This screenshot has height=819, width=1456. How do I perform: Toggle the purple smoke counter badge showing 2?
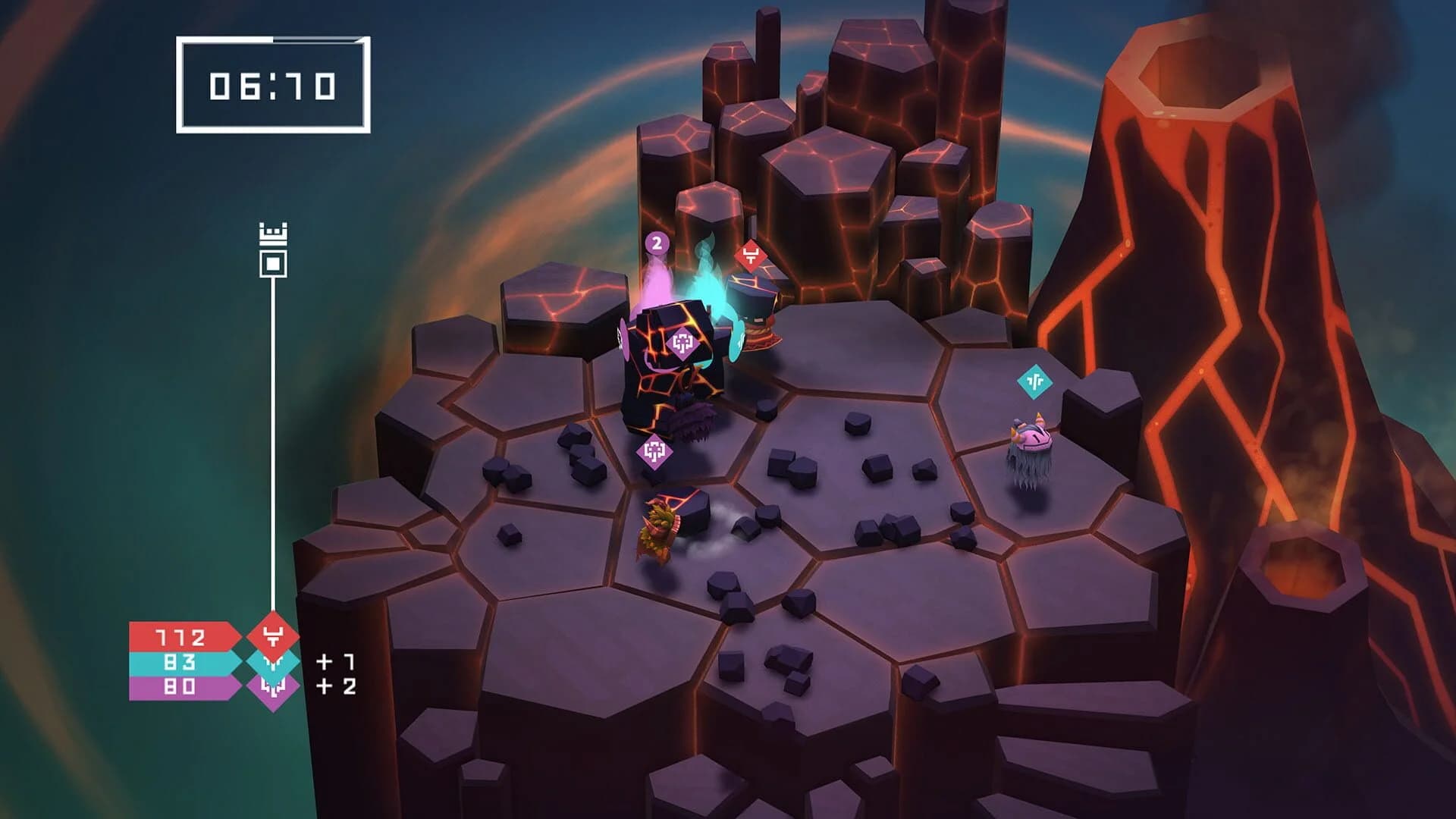point(657,244)
